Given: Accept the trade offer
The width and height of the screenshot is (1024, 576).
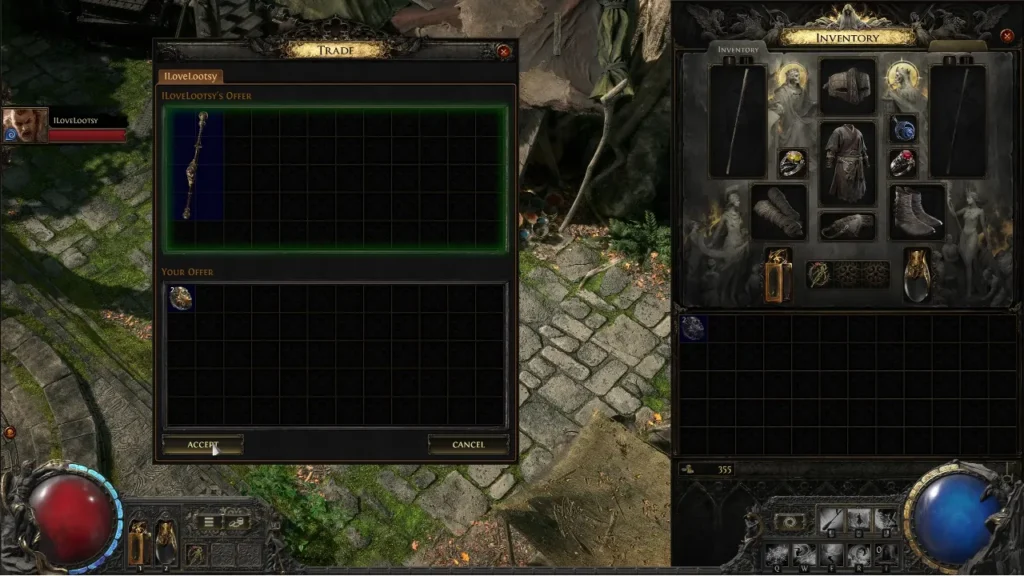Looking at the screenshot, I should (202, 444).
